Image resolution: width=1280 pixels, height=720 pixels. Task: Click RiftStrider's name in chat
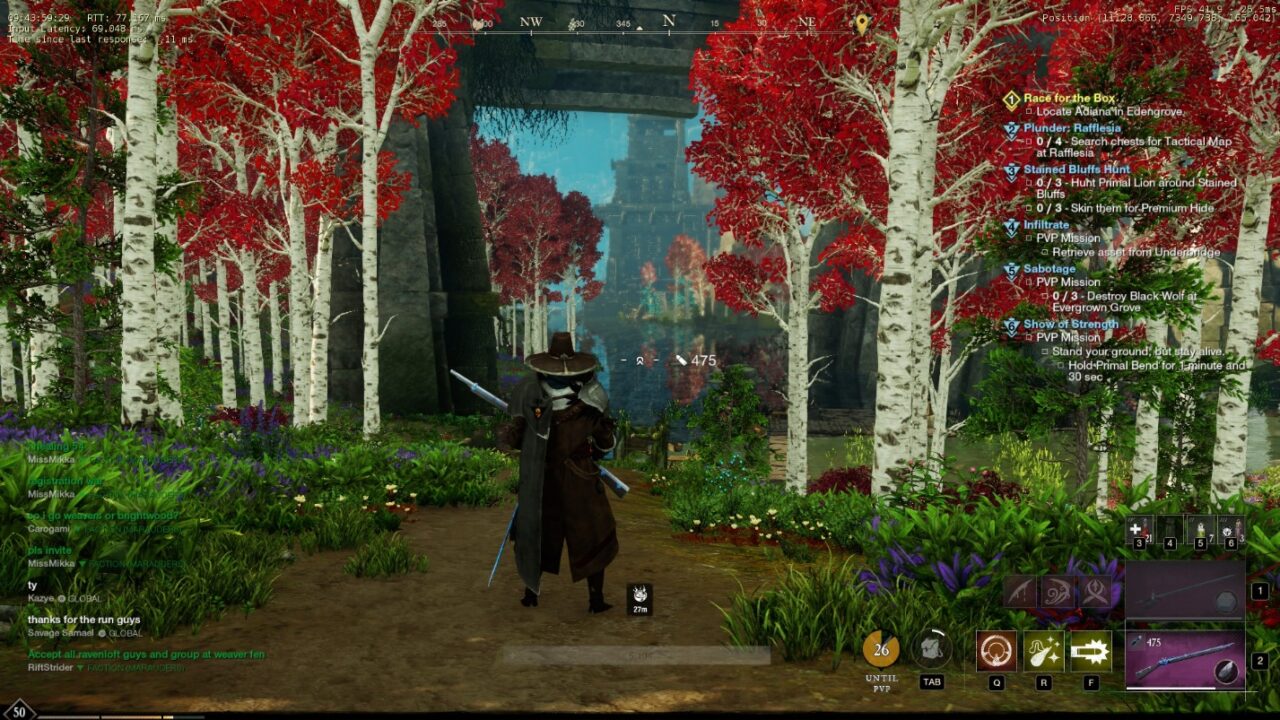point(51,667)
